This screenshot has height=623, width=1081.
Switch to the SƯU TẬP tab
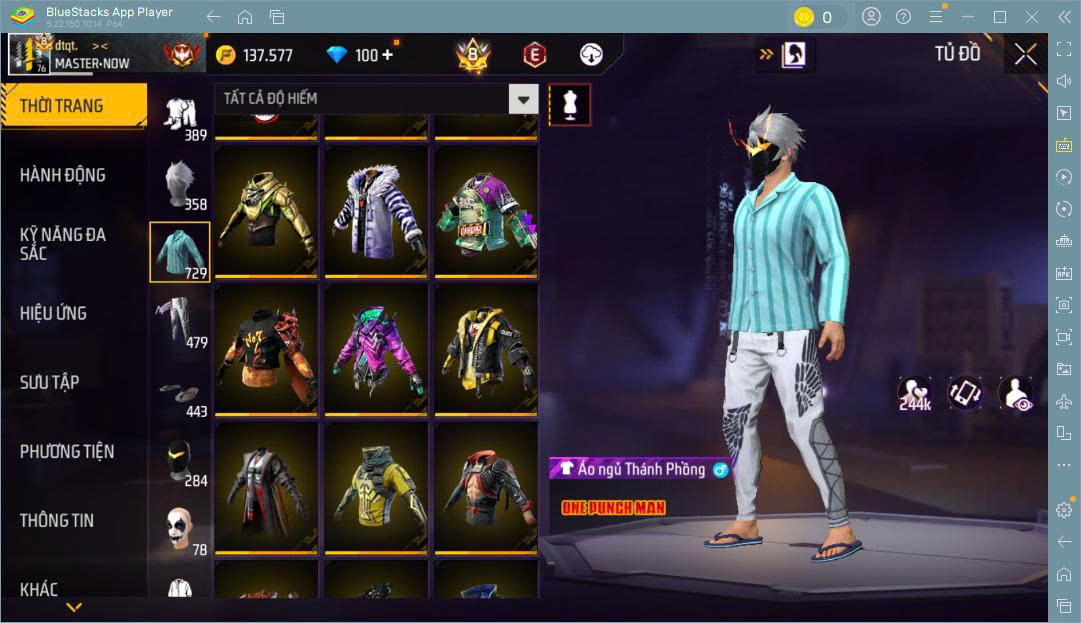click(x=50, y=382)
